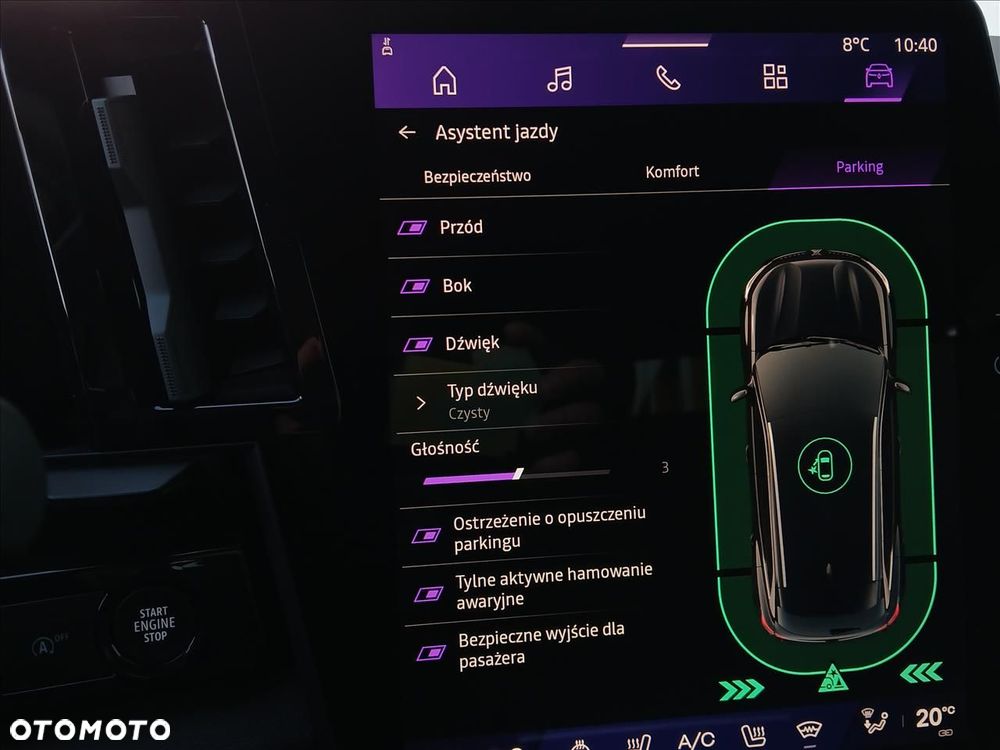Open the music note media menu
This screenshot has height=750, width=1000.
pos(560,79)
